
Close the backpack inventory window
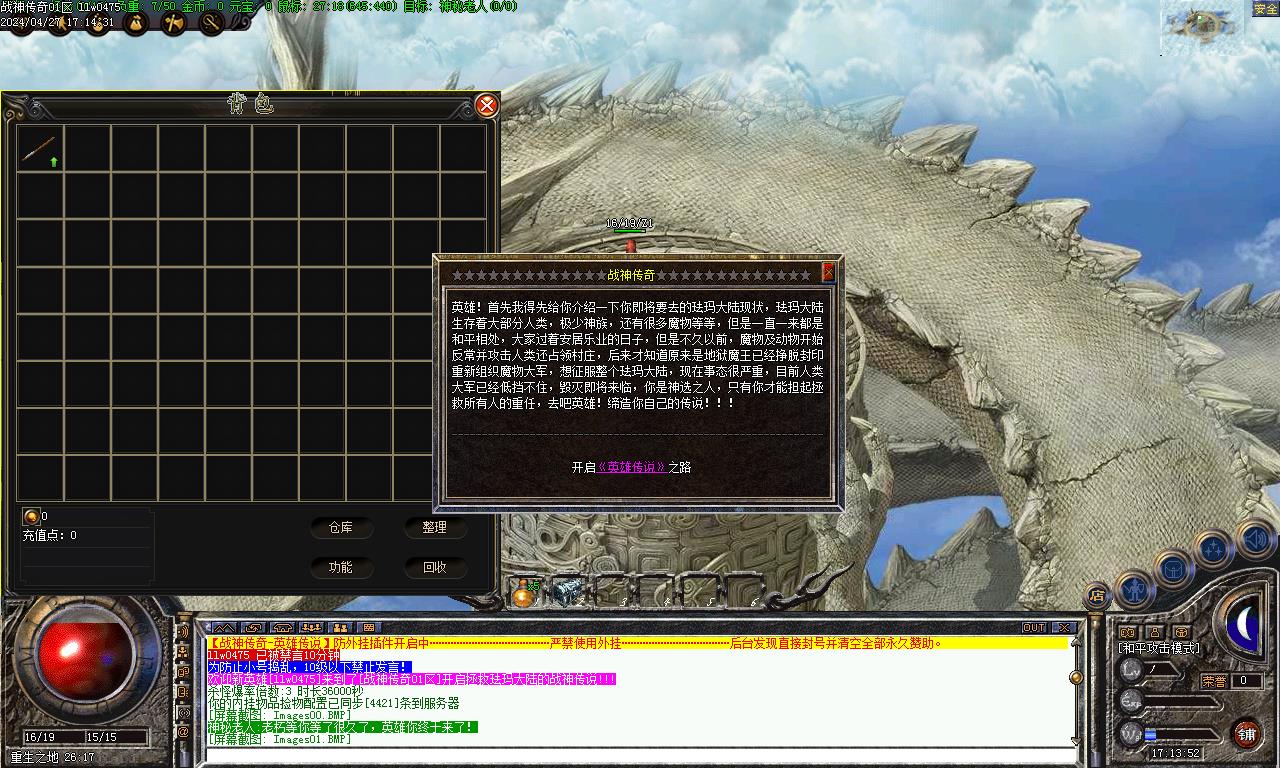pyautogui.click(x=486, y=105)
